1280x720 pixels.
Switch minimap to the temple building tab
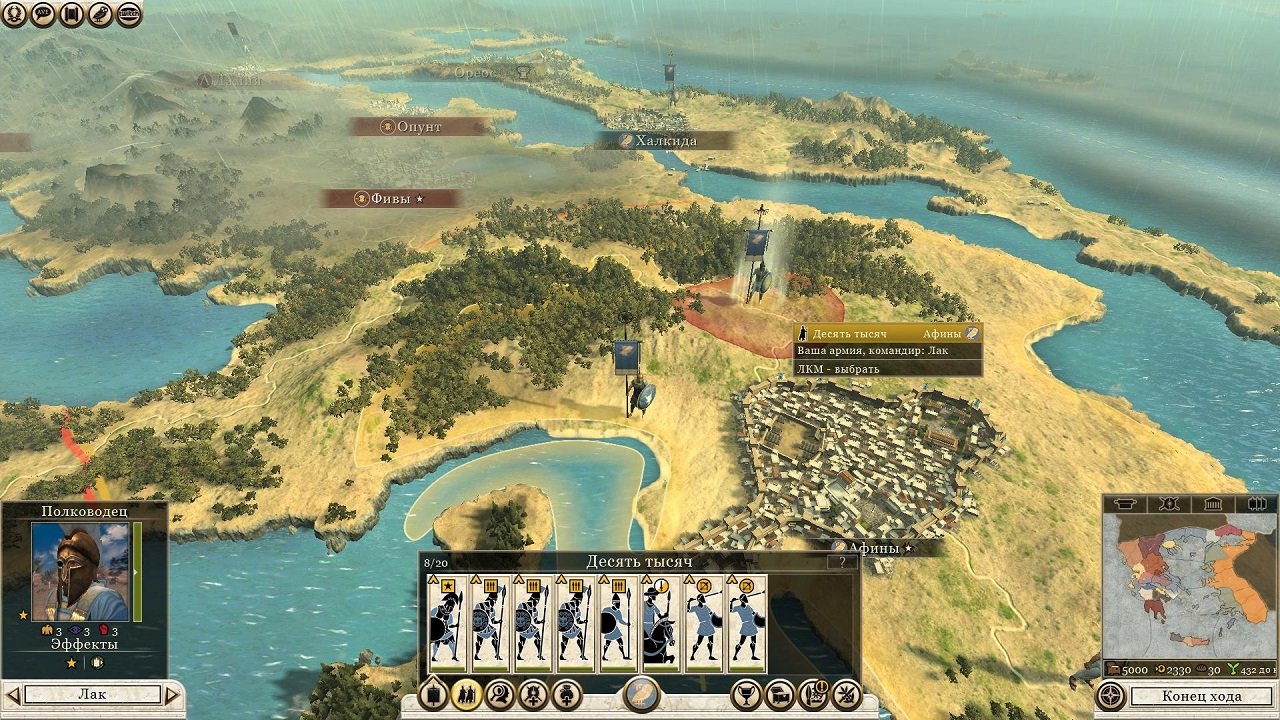click(1211, 503)
